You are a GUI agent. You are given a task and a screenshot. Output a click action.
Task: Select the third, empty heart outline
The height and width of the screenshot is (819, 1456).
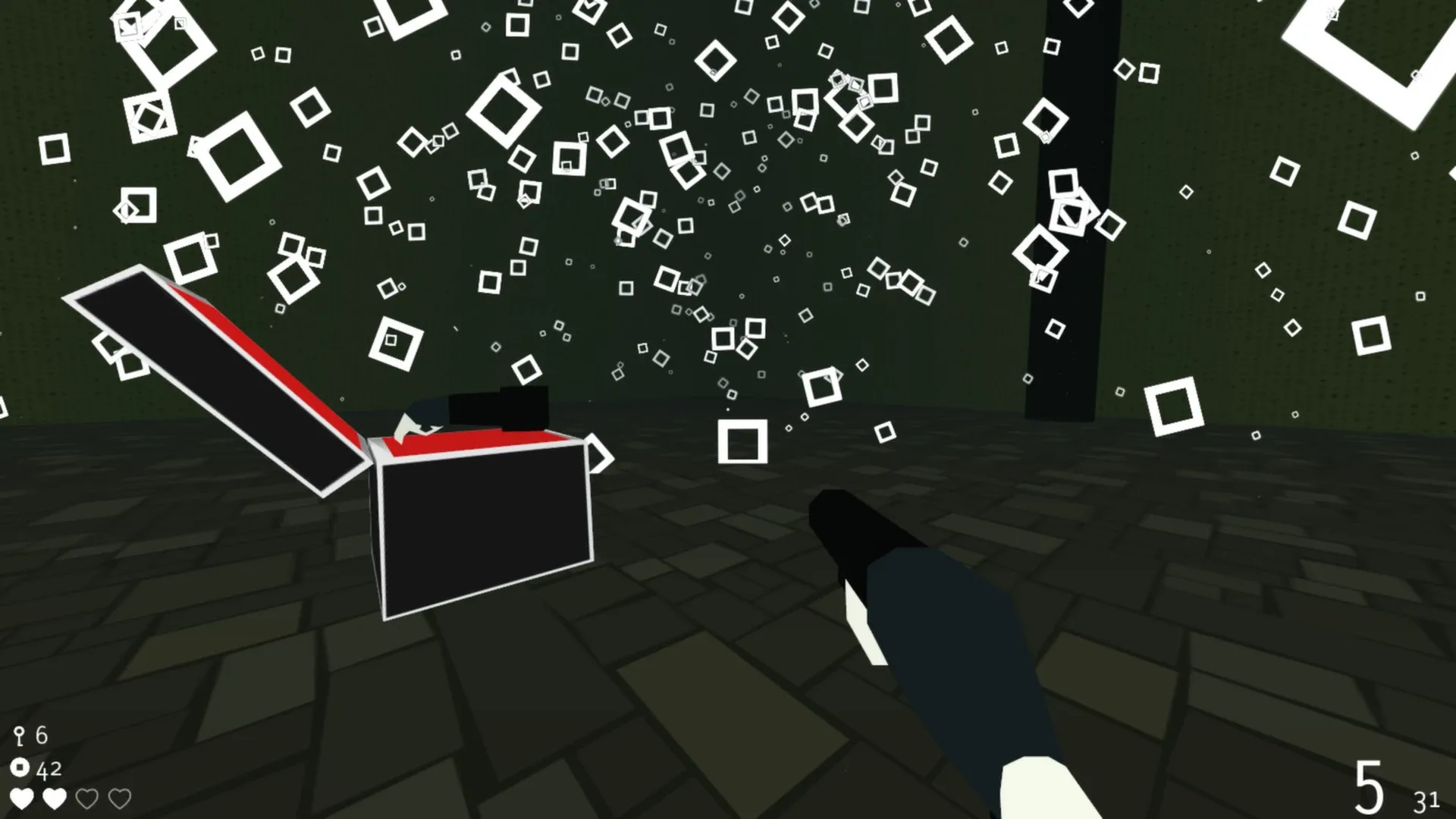(x=86, y=799)
